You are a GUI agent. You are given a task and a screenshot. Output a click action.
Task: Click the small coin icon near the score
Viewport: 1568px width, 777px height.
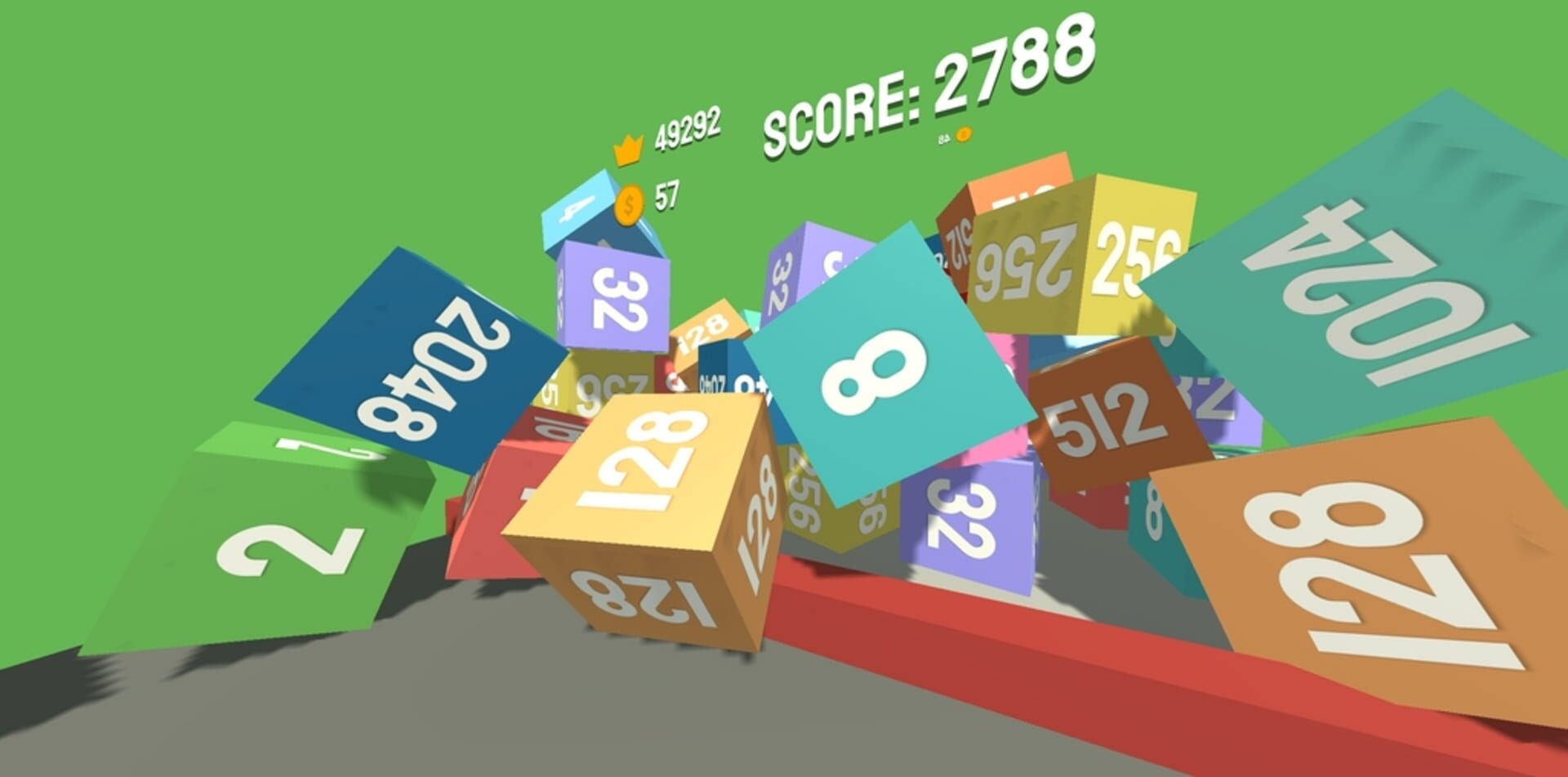964,136
